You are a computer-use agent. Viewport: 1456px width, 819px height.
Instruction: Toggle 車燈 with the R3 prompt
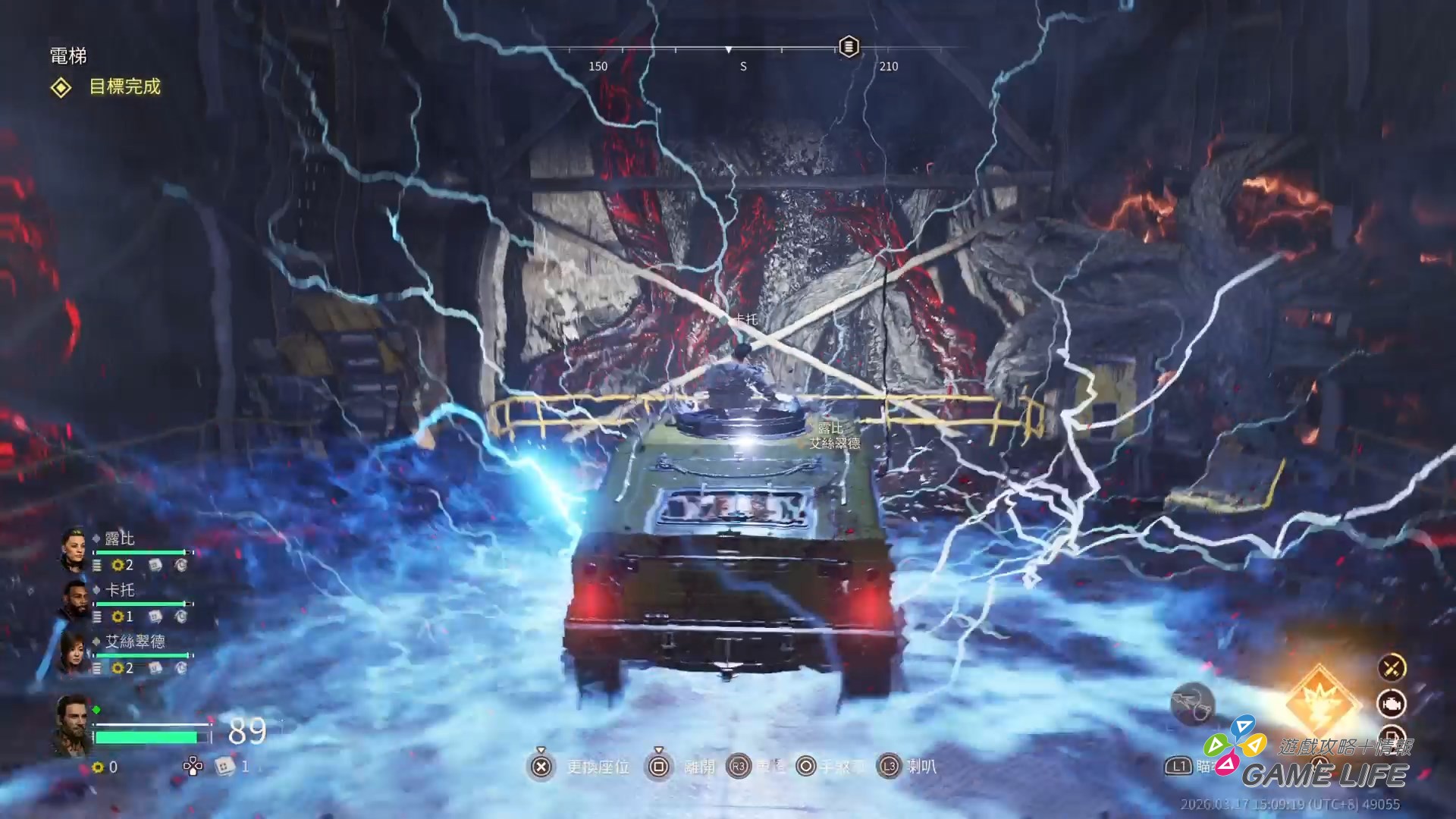(738, 767)
